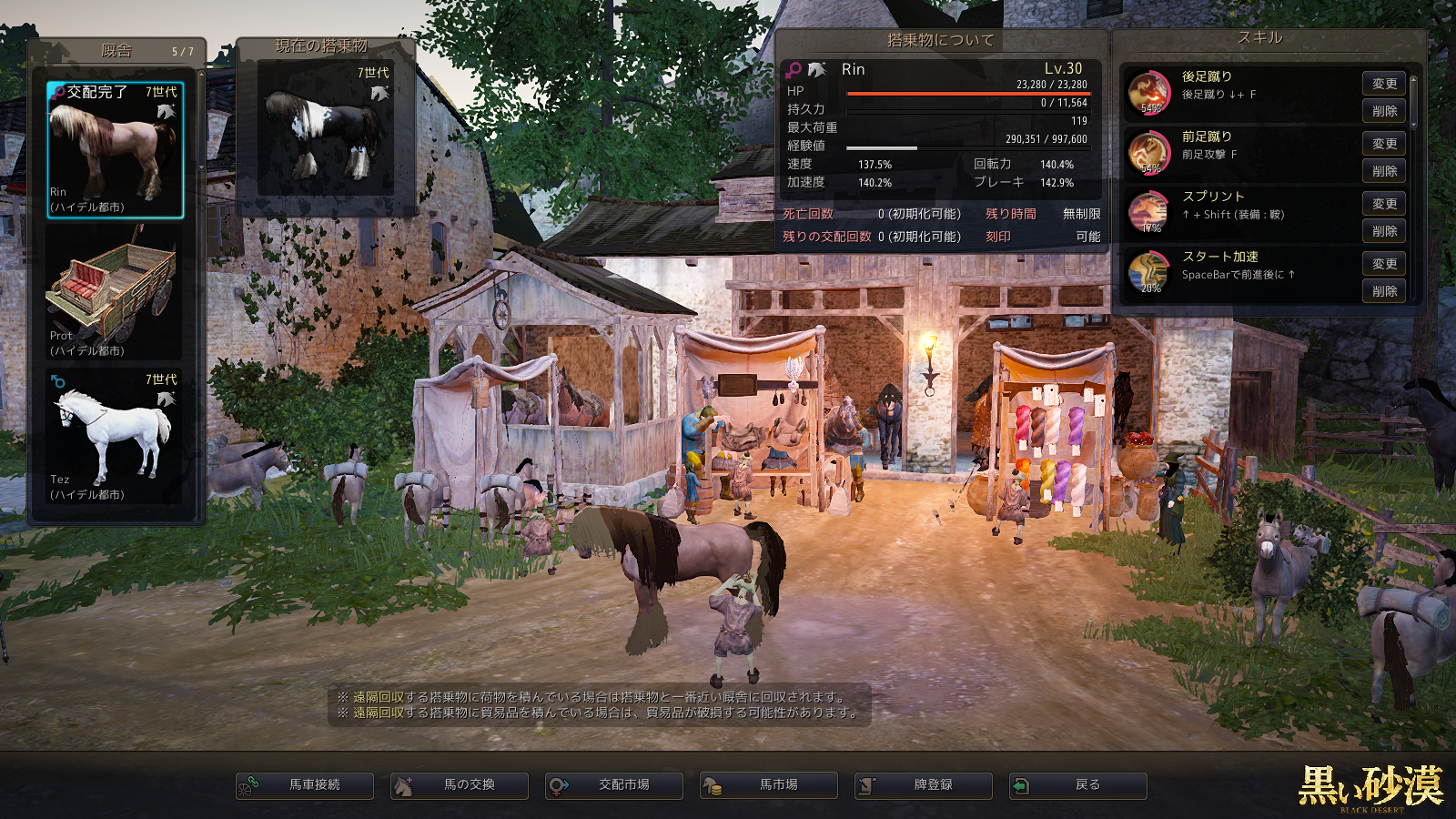Choose the white horse Tez
Screen dimensions: 1456x819
(x=115, y=437)
